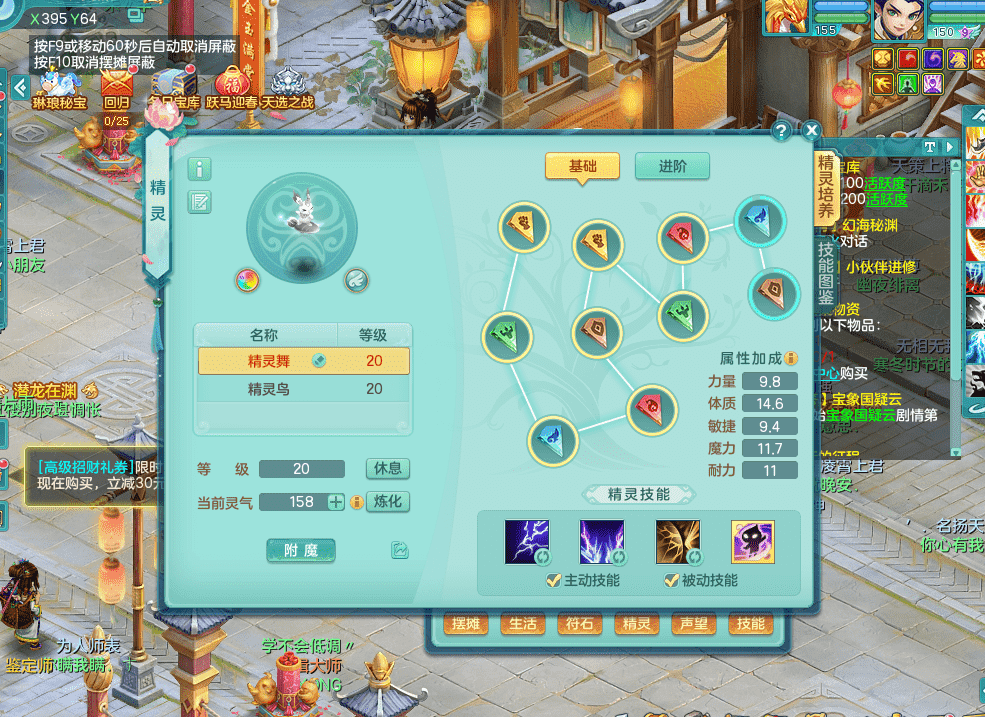985x717 pixels.
Task: Select the 精灵鸟 row in the list
Action: (x=304, y=389)
